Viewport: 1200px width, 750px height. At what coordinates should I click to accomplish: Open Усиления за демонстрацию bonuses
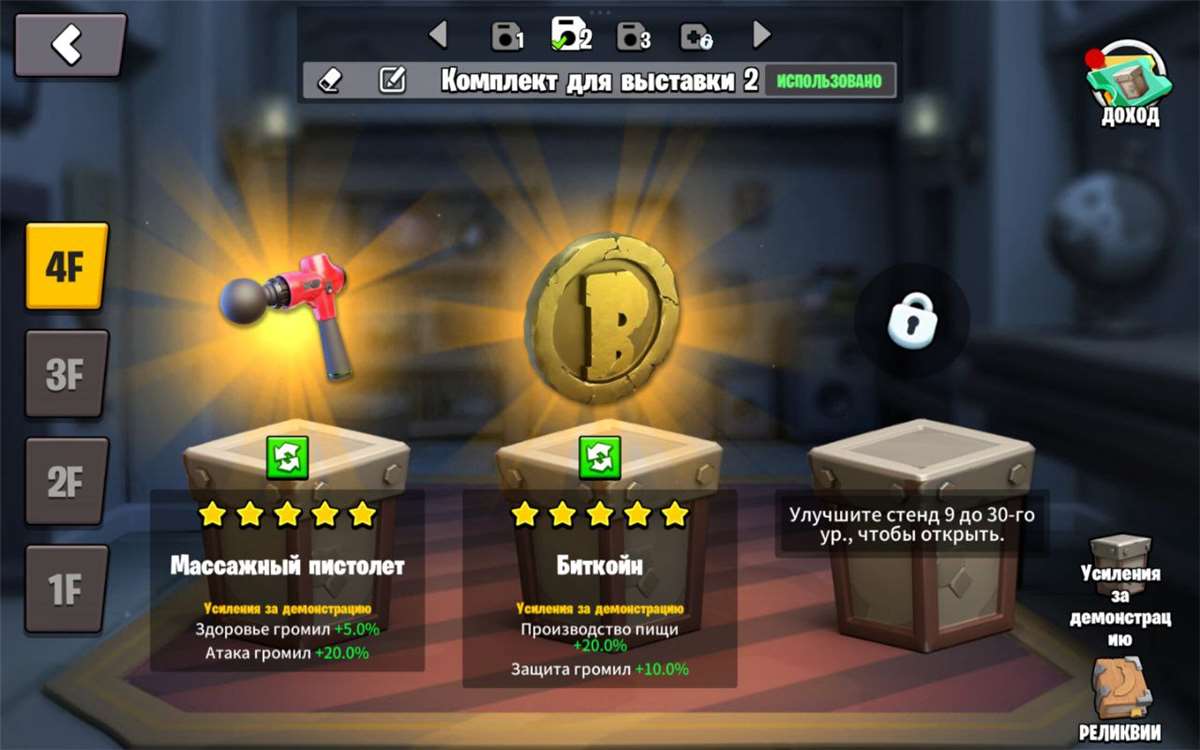(1120, 590)
